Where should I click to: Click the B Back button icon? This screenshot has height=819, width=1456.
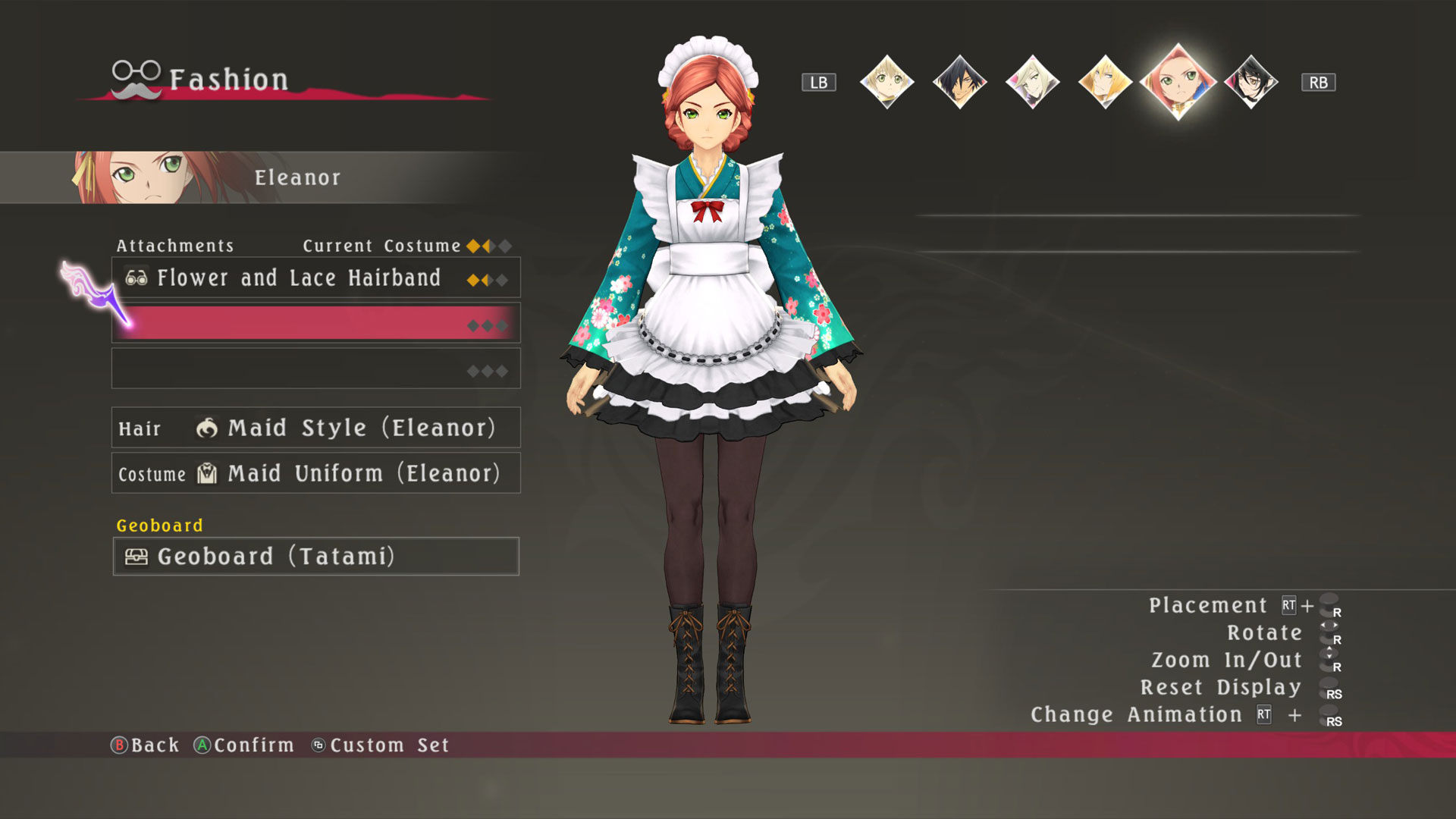tap(119, 745)
